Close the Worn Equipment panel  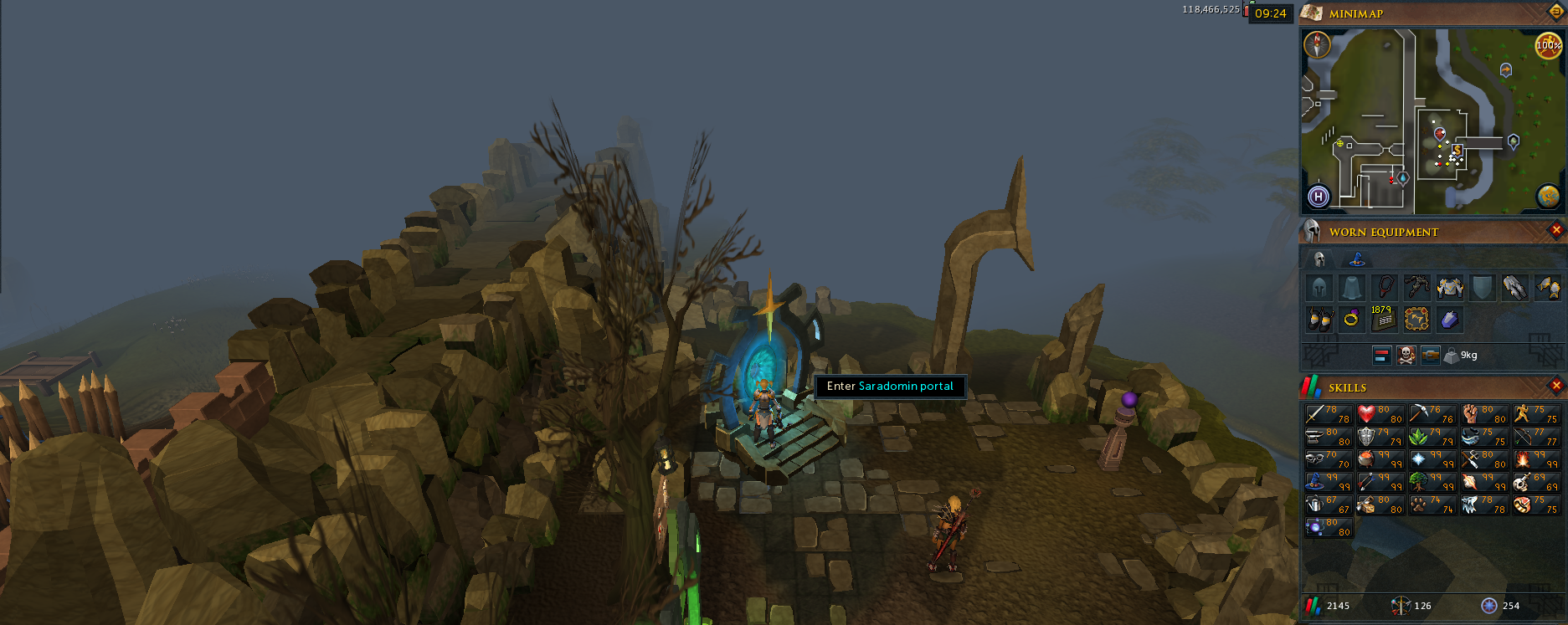click(x=1556, y=230)
